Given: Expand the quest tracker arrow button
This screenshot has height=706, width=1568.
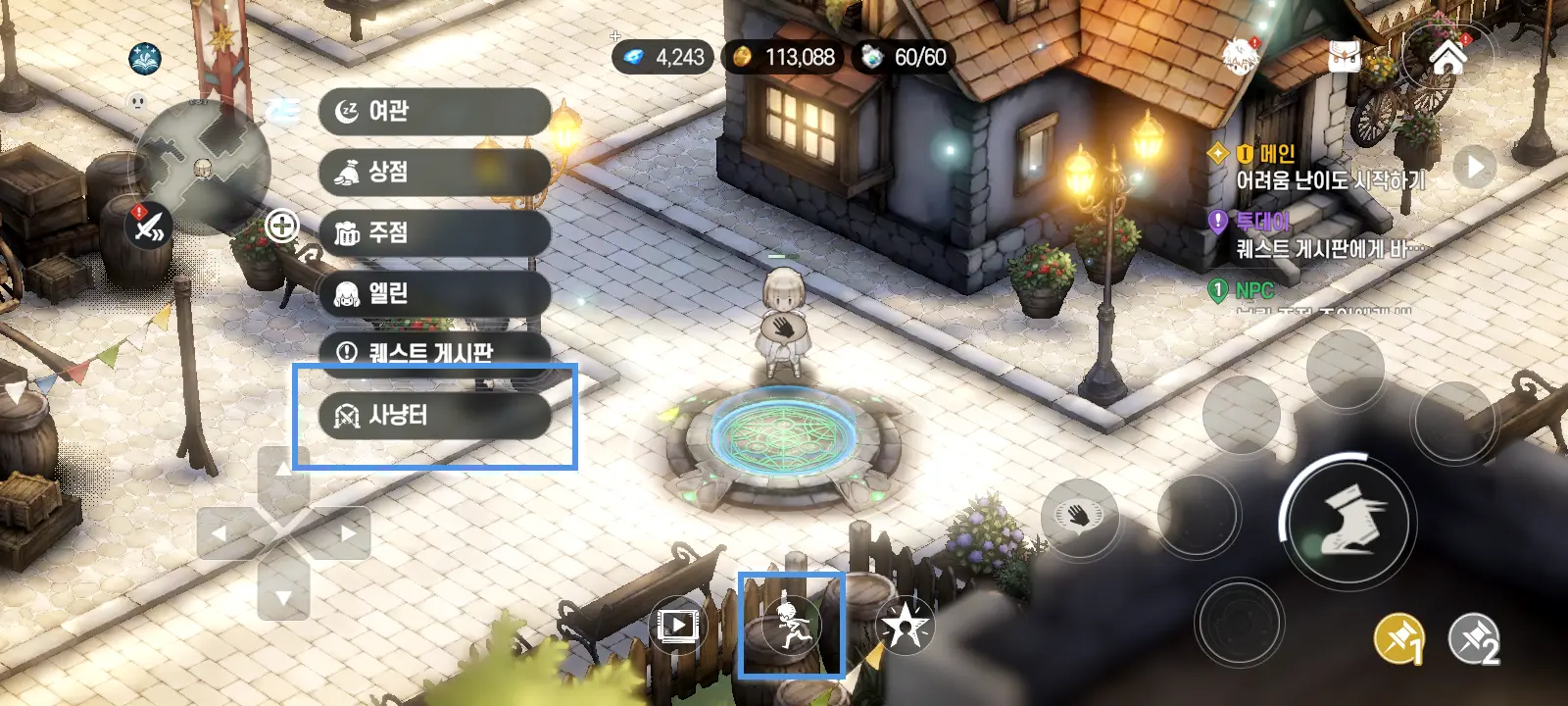Looking at the screenshot, I should pyautogui.click(x=1474, y=168).
